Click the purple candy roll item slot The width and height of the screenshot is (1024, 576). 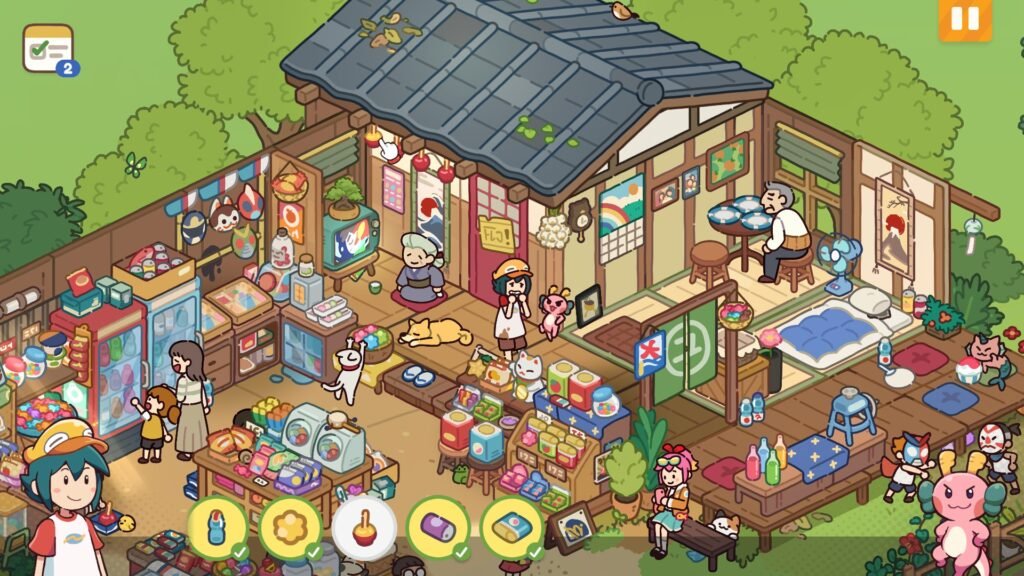438,527
